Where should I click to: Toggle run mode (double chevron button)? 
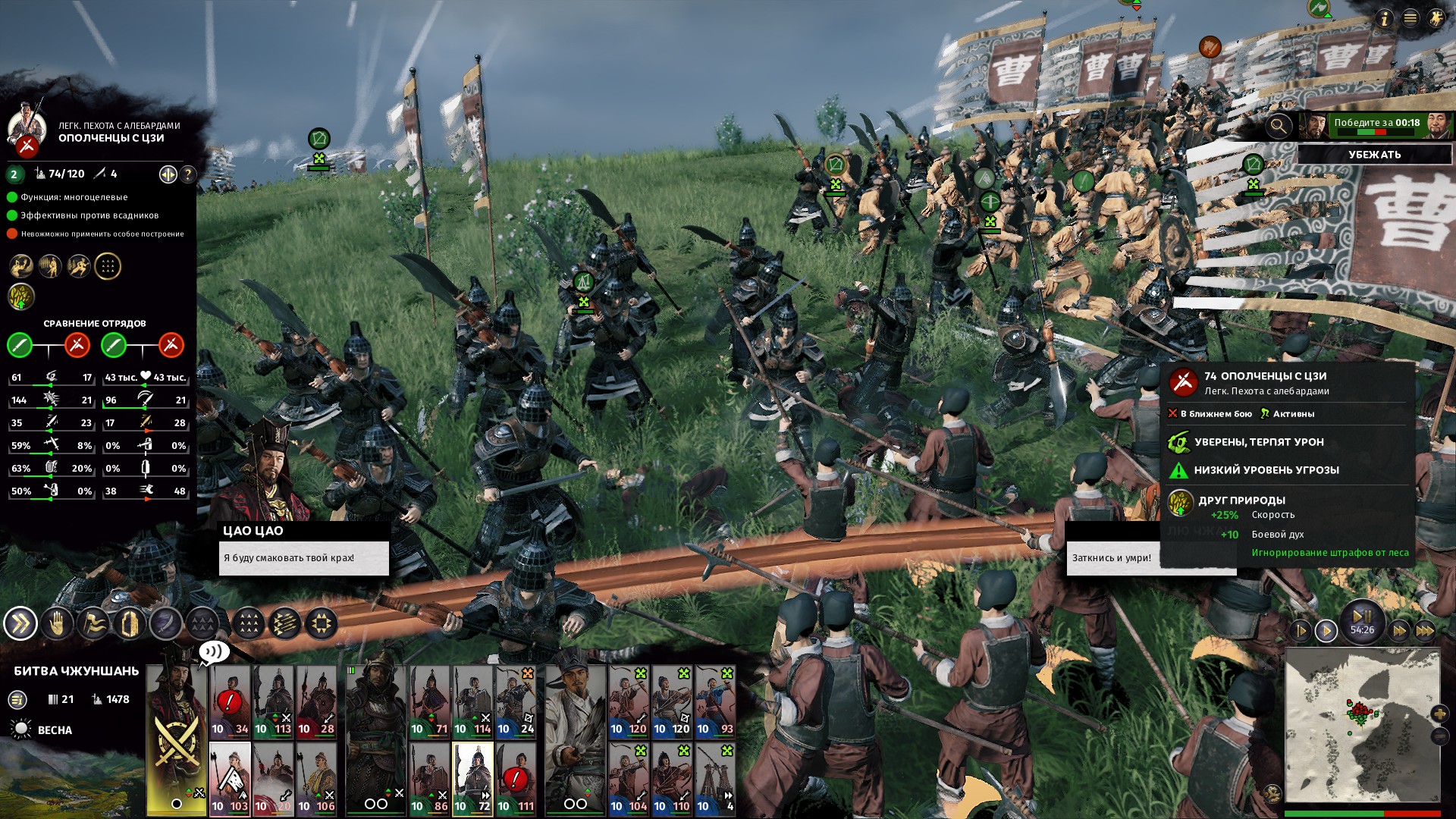(20, 624)
